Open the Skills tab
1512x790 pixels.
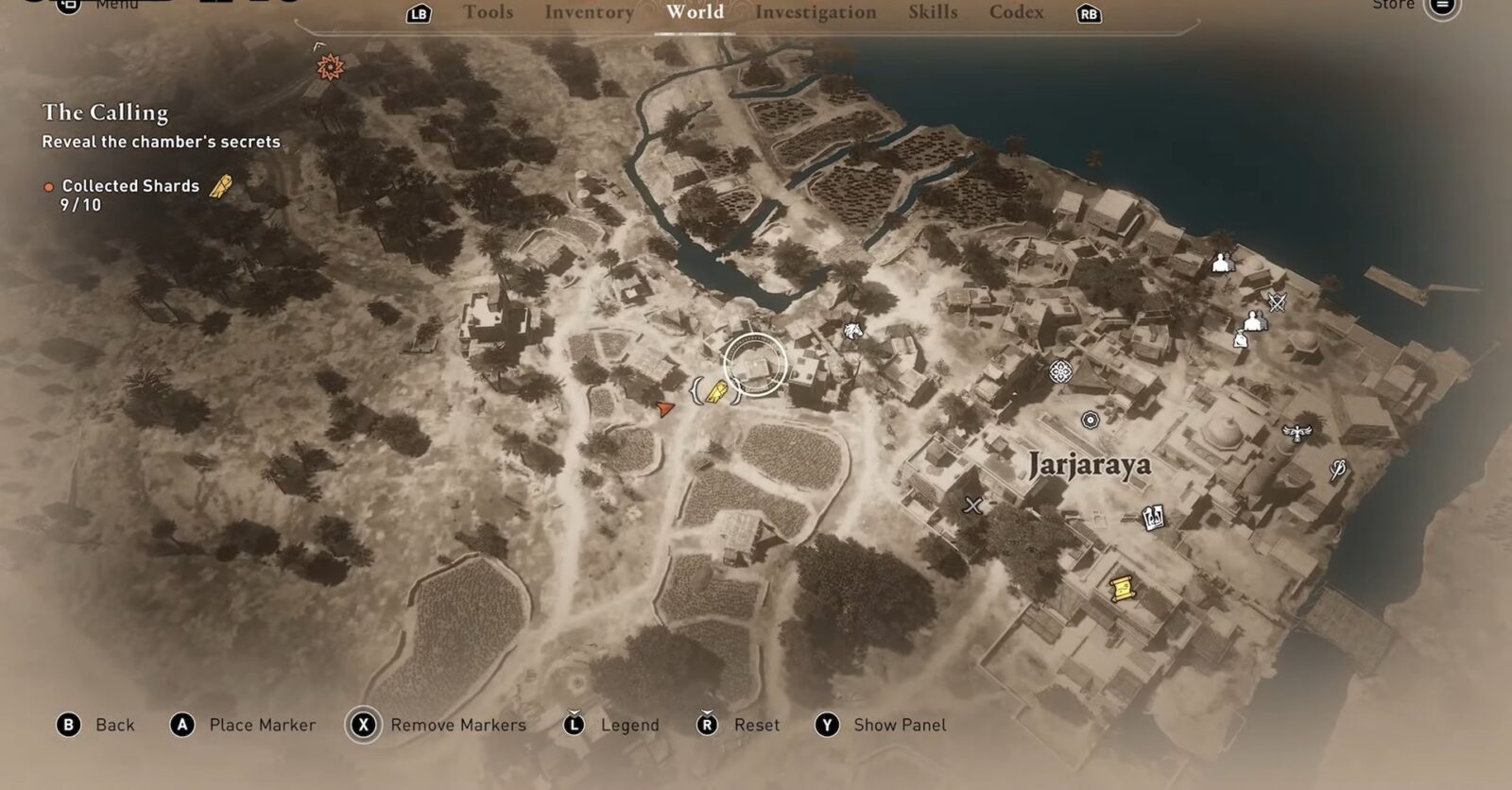933,12
